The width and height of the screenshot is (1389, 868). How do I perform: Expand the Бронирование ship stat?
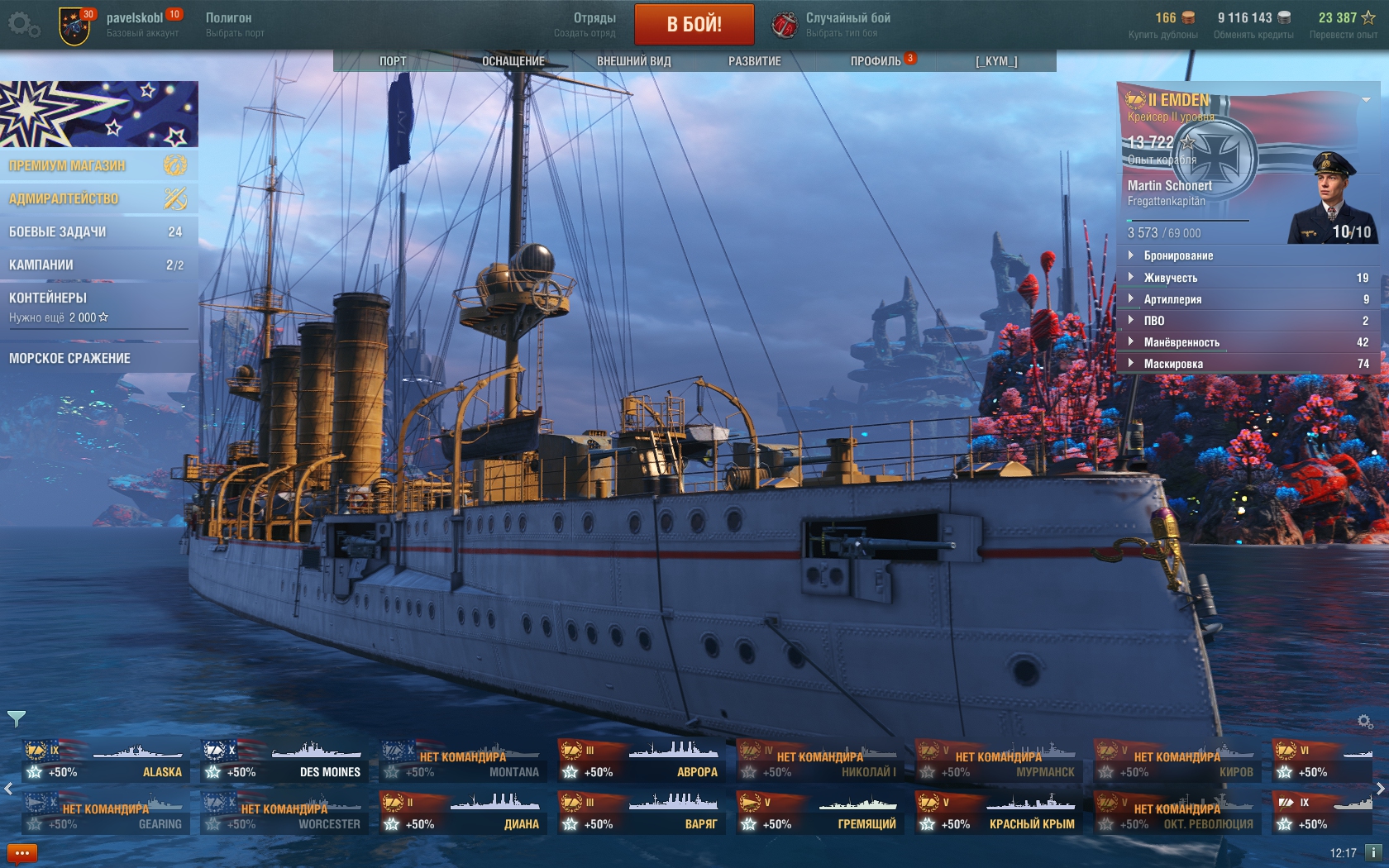pyautogui.click(x=1178, y=256)
